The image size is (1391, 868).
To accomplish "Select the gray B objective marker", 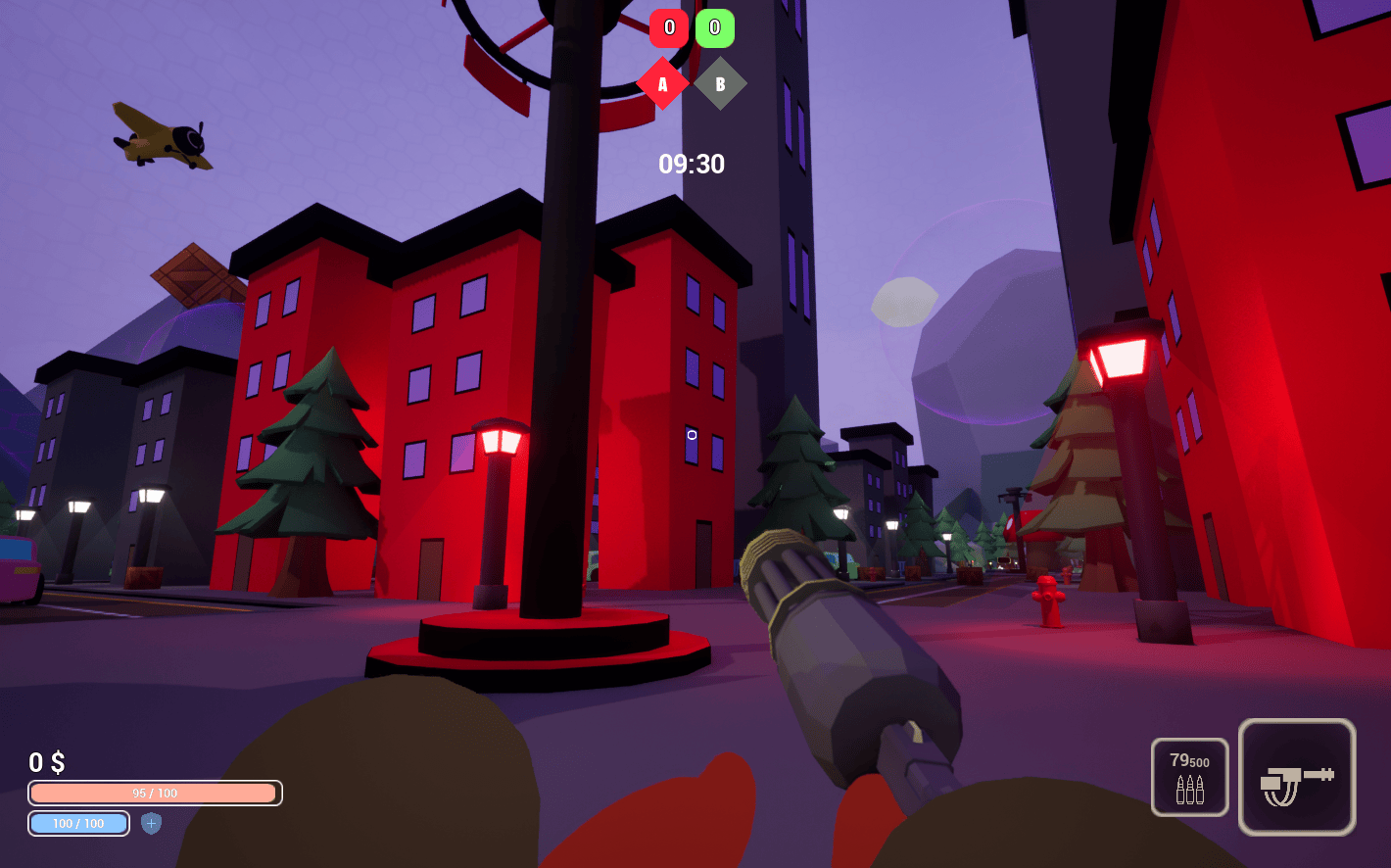I will click(x=720, y=84).
